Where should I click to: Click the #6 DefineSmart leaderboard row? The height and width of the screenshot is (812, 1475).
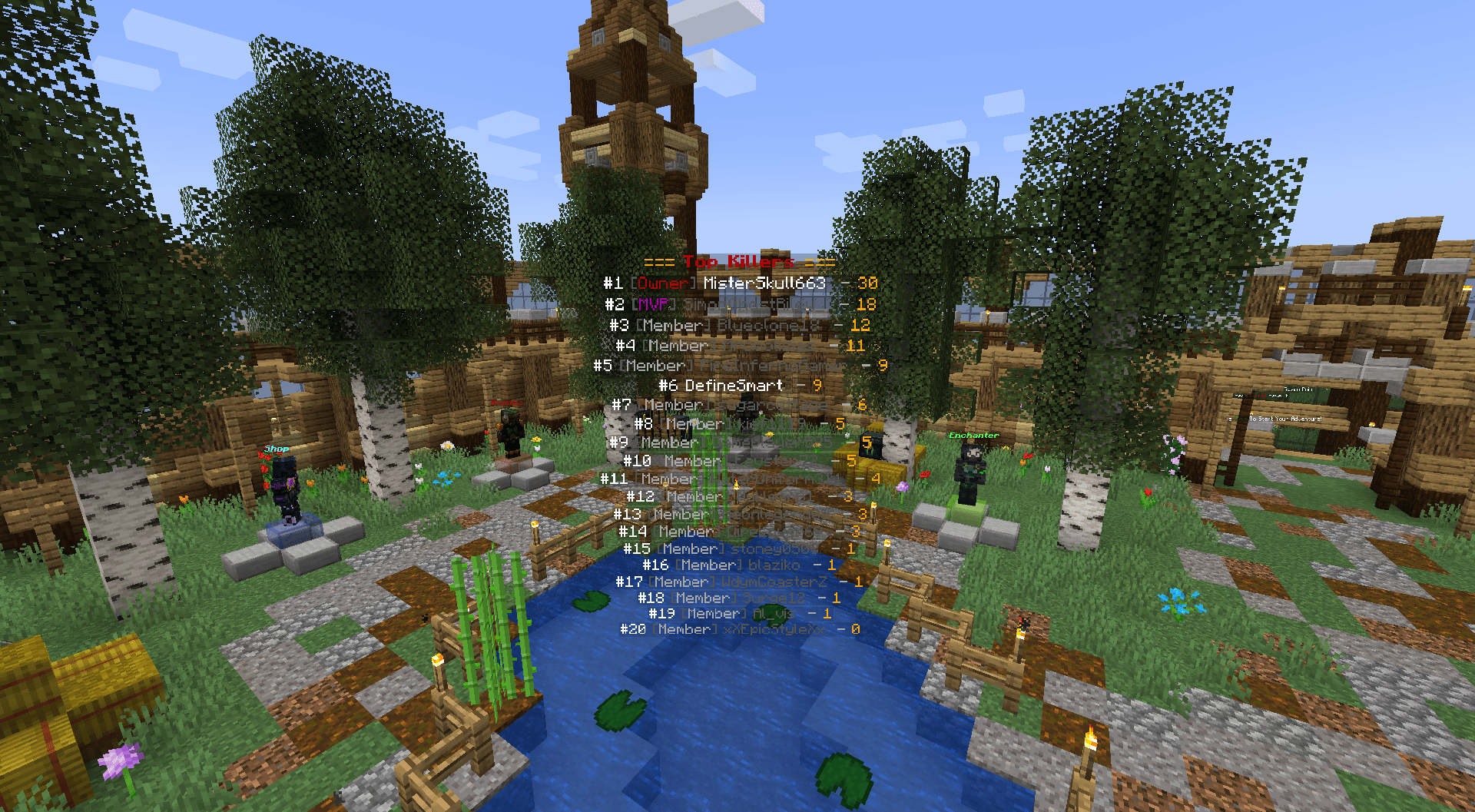(728, 385)
